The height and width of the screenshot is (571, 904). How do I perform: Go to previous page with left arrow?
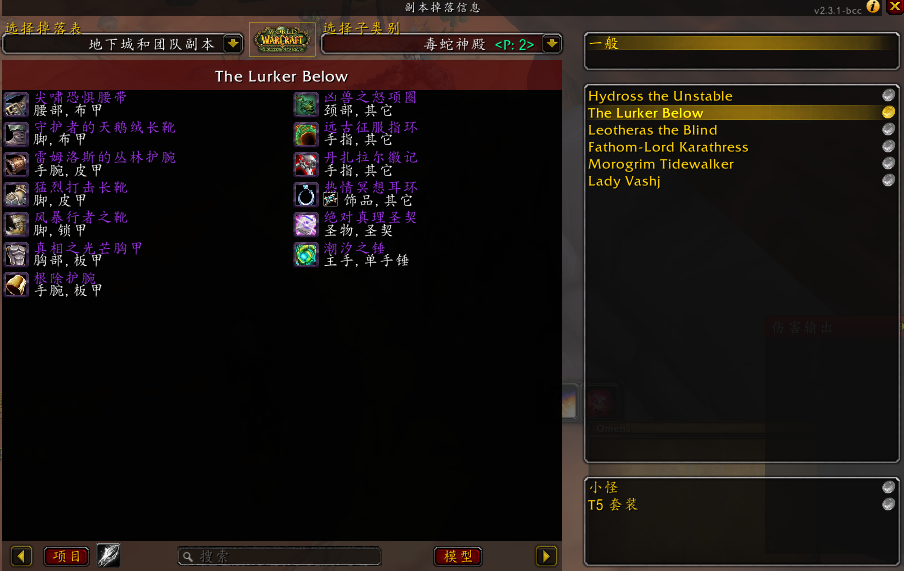point(22,556)
